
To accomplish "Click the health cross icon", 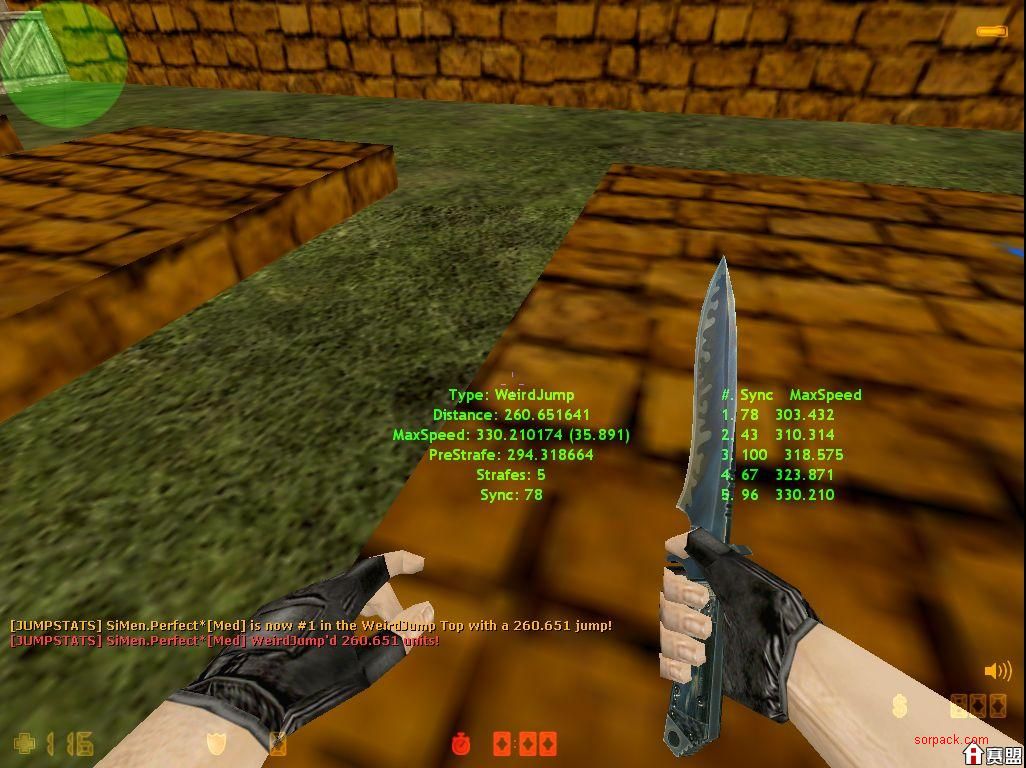I will coord(25,743).
